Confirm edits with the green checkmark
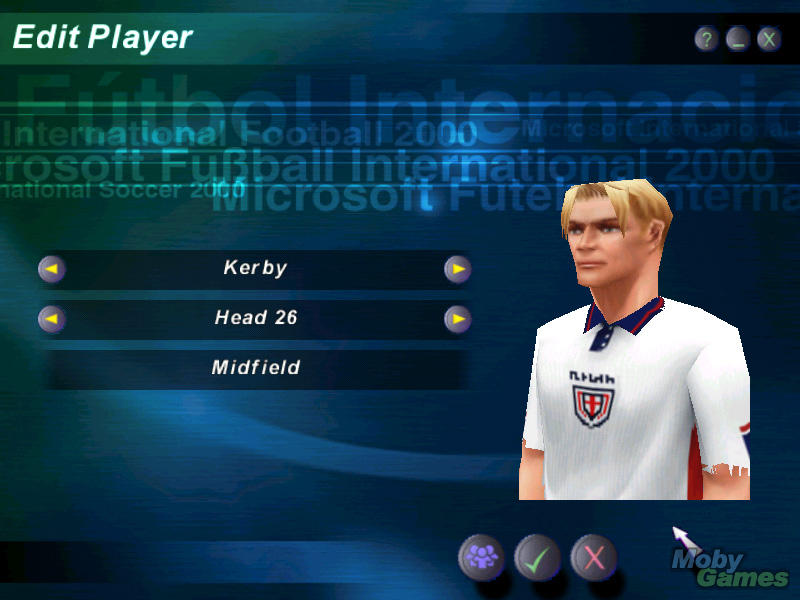This screenshot has height=600, width=800. pyautogui.click(x=537, y=557)
